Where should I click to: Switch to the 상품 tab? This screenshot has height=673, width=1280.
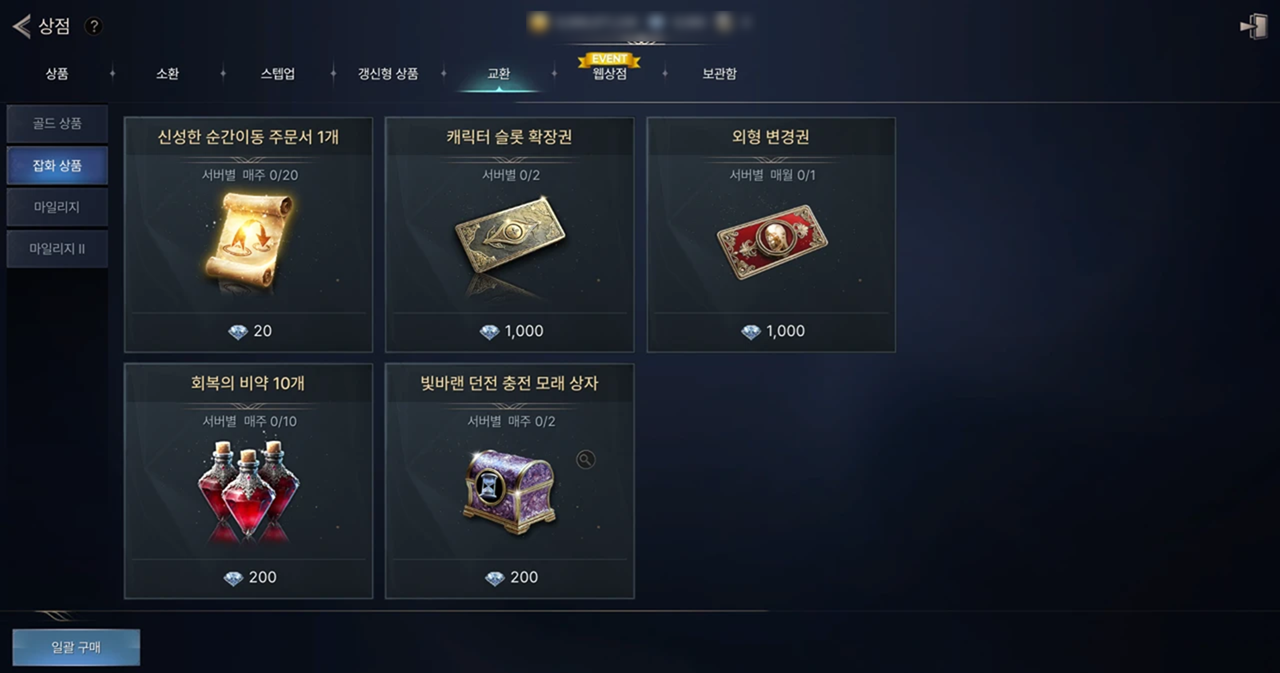(x=57, y=74)
